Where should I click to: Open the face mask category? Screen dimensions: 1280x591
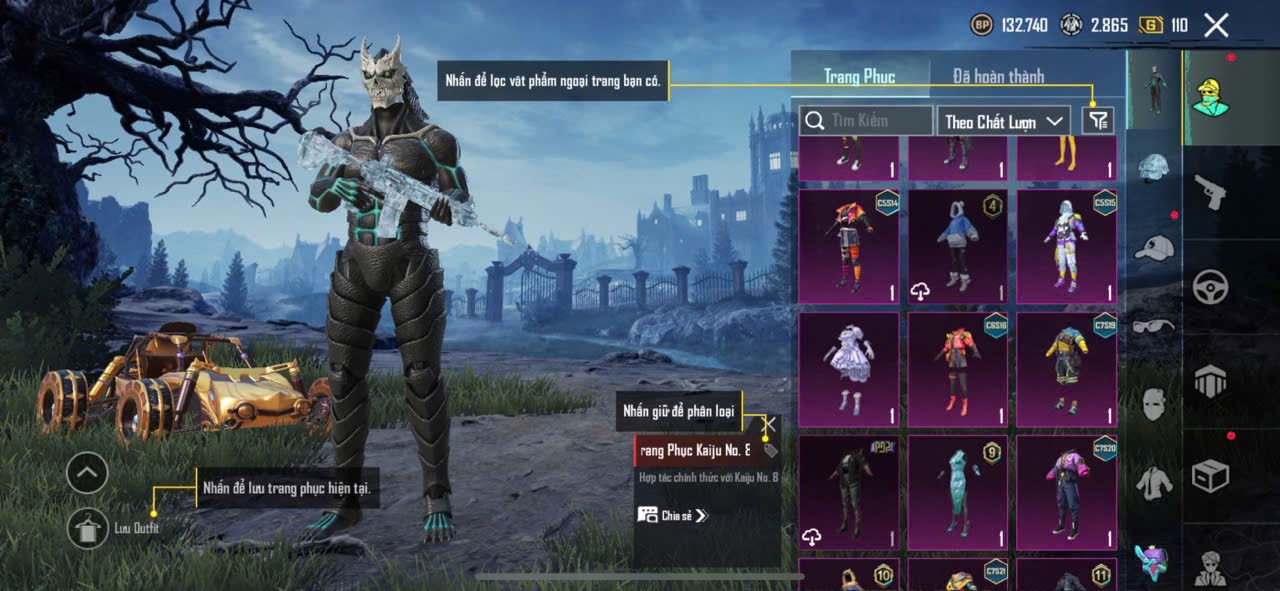tap(1154, 404)
